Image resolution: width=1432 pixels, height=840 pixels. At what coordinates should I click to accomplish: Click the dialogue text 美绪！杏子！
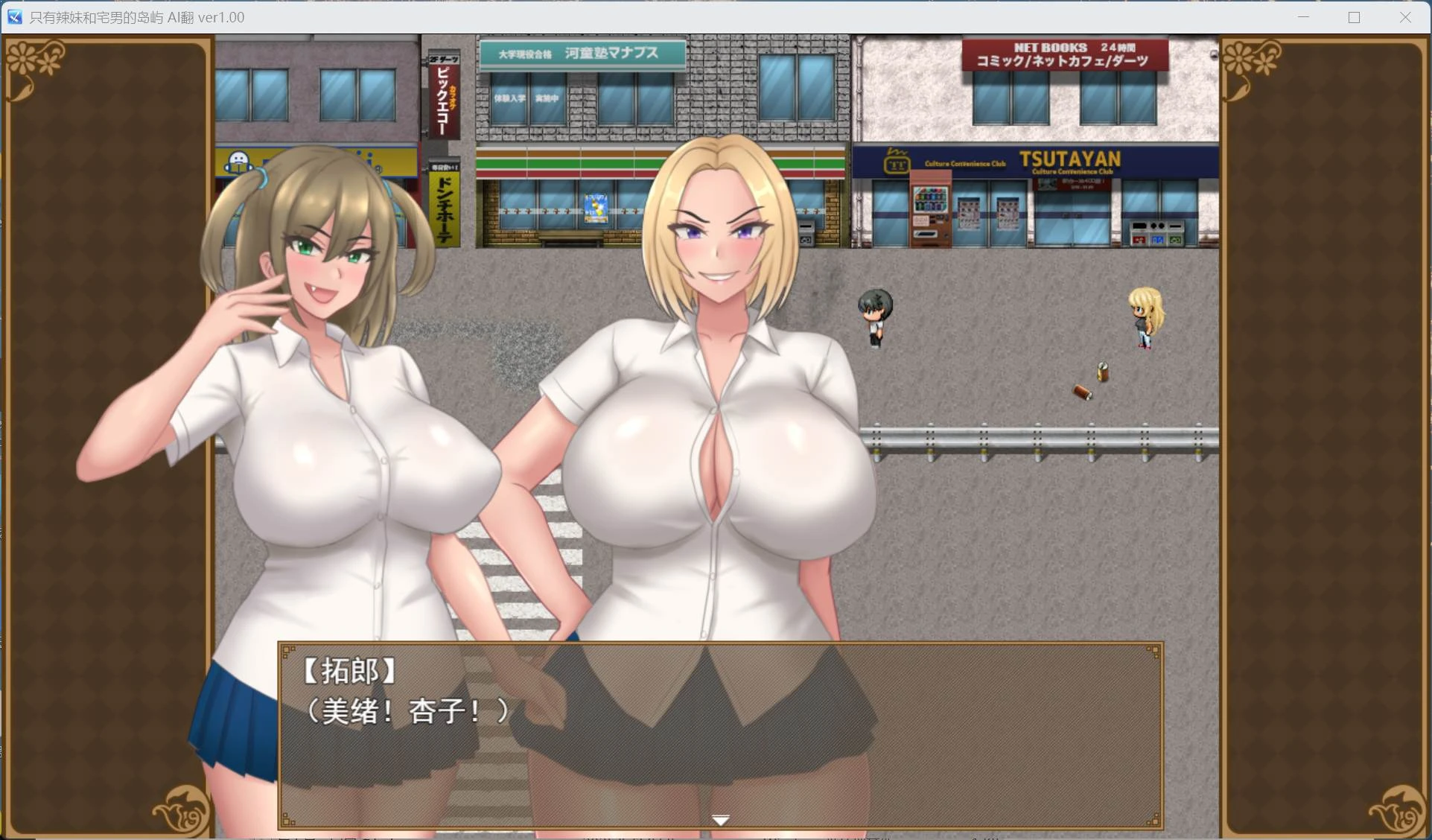[x=408, y=711]
